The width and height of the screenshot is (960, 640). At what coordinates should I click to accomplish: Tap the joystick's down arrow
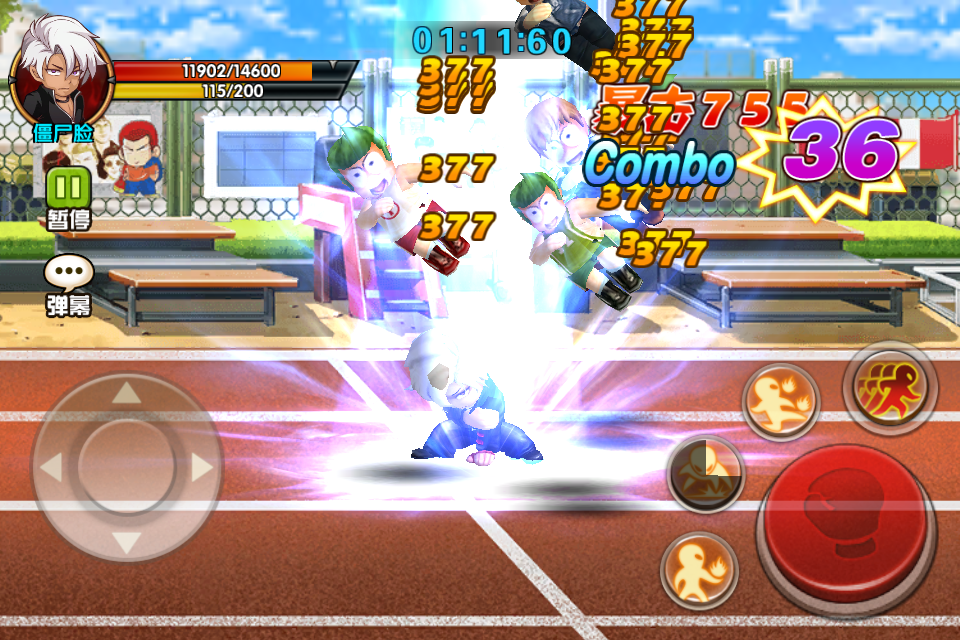coord(126,543)
